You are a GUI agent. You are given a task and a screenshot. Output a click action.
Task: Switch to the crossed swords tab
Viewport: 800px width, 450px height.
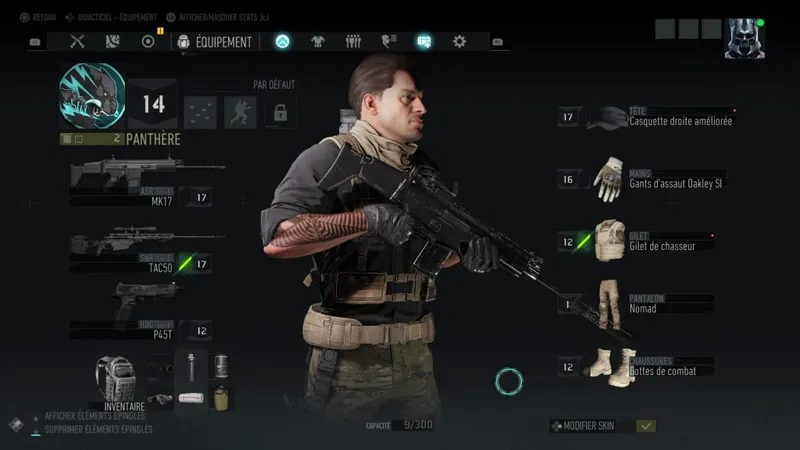pyautogui.click(x=77, y=42)
